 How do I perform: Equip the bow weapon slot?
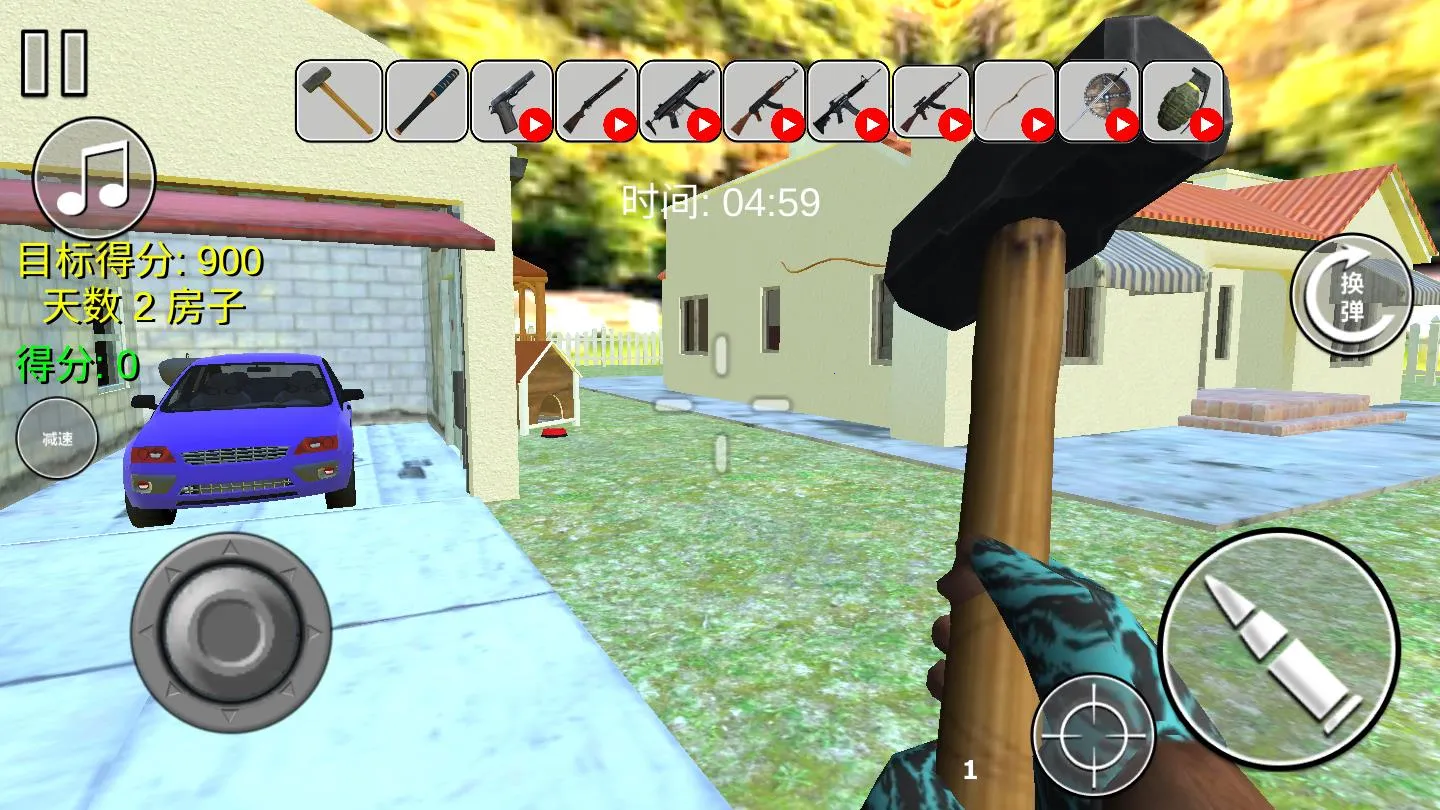pyautogui.click(x=1014, y=100)
